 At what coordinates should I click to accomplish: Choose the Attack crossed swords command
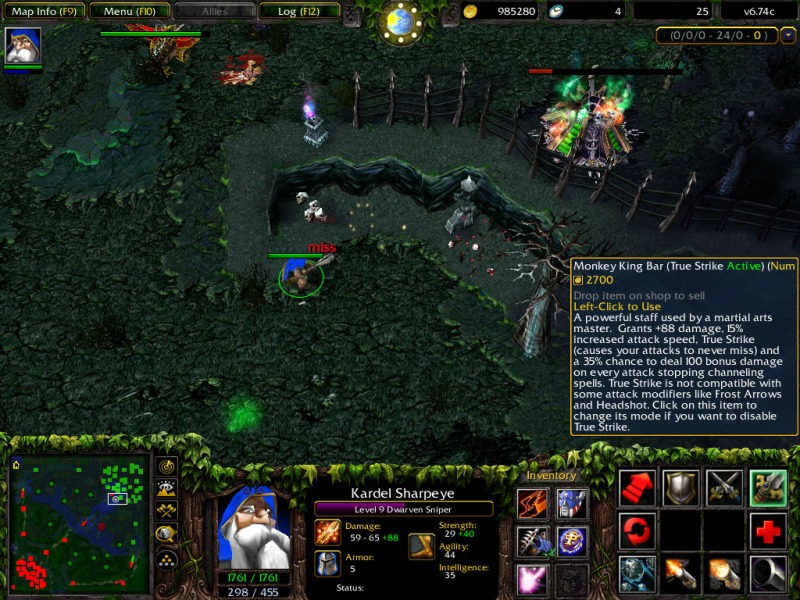pyautogui.click(x=724, y=488)
